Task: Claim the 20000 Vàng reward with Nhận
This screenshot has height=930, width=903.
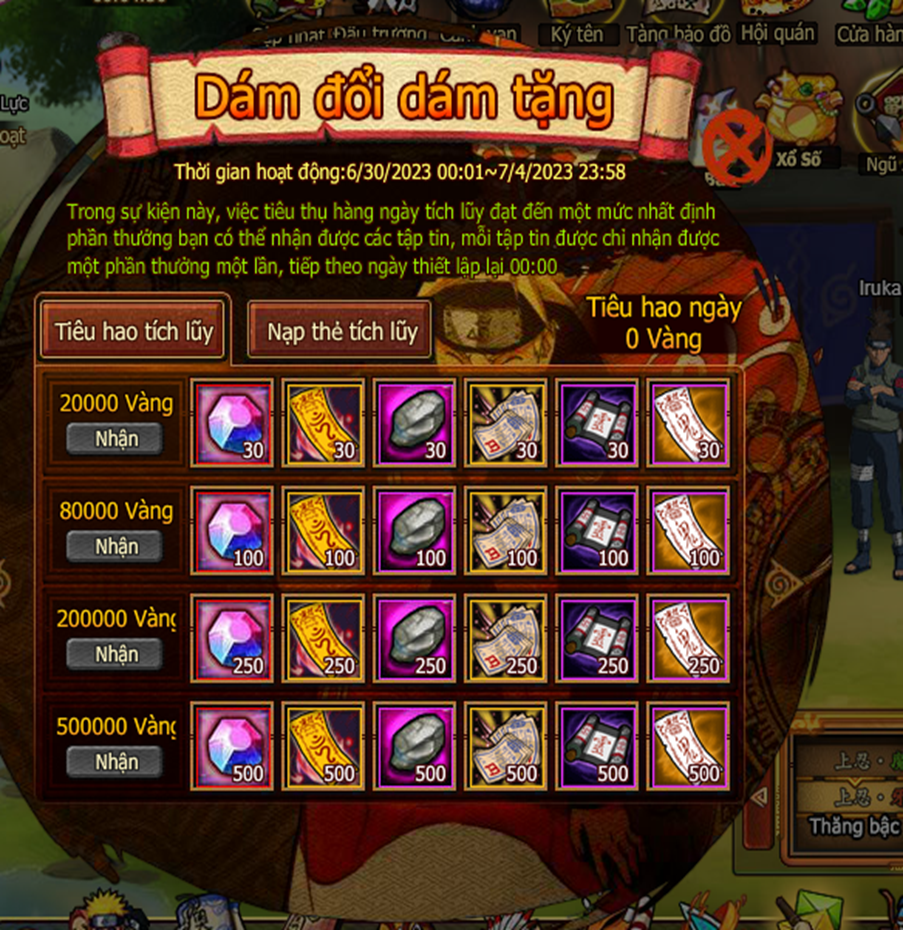Action: tap(116, 439)
